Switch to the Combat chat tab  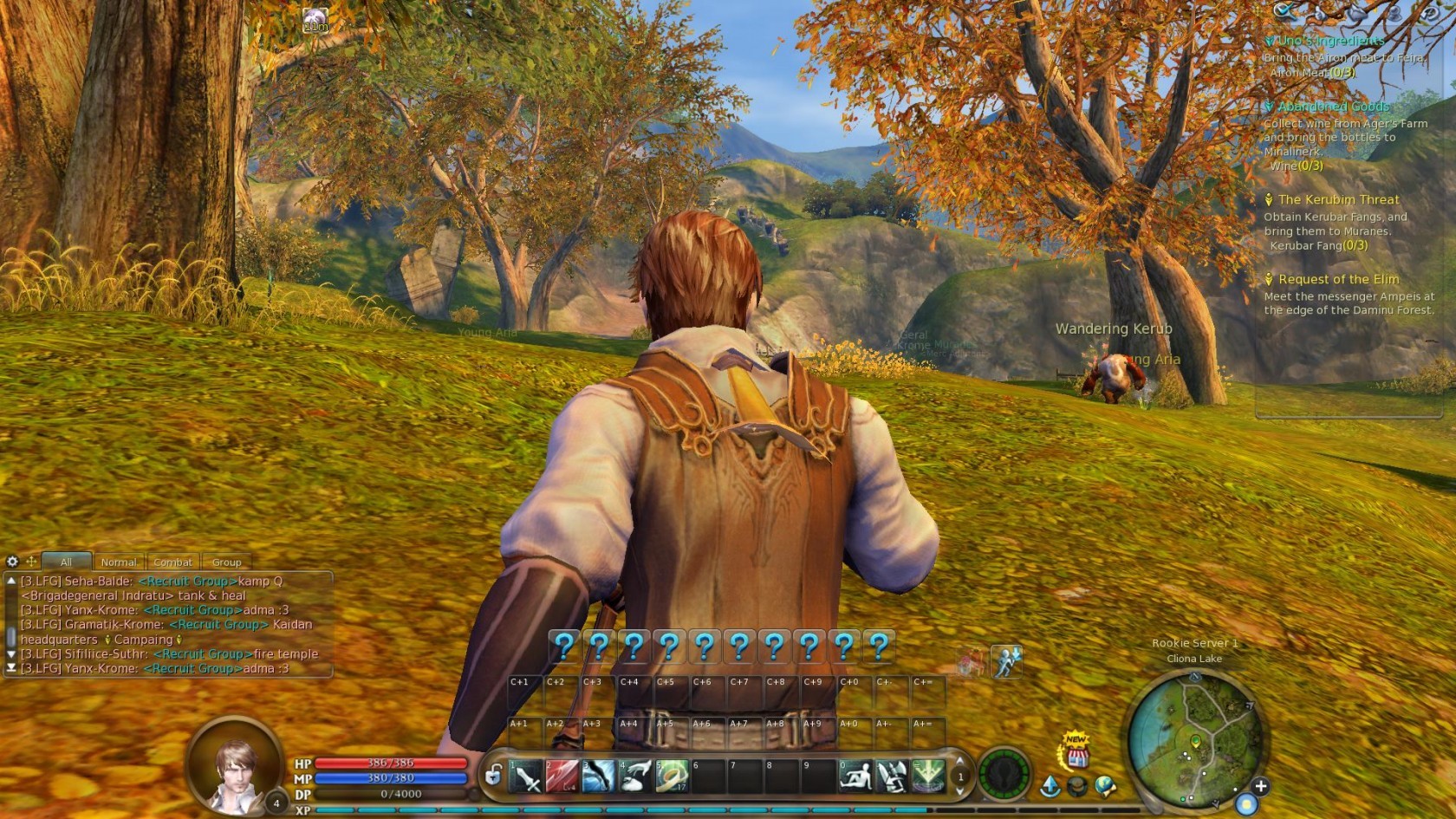coord(172,562)
